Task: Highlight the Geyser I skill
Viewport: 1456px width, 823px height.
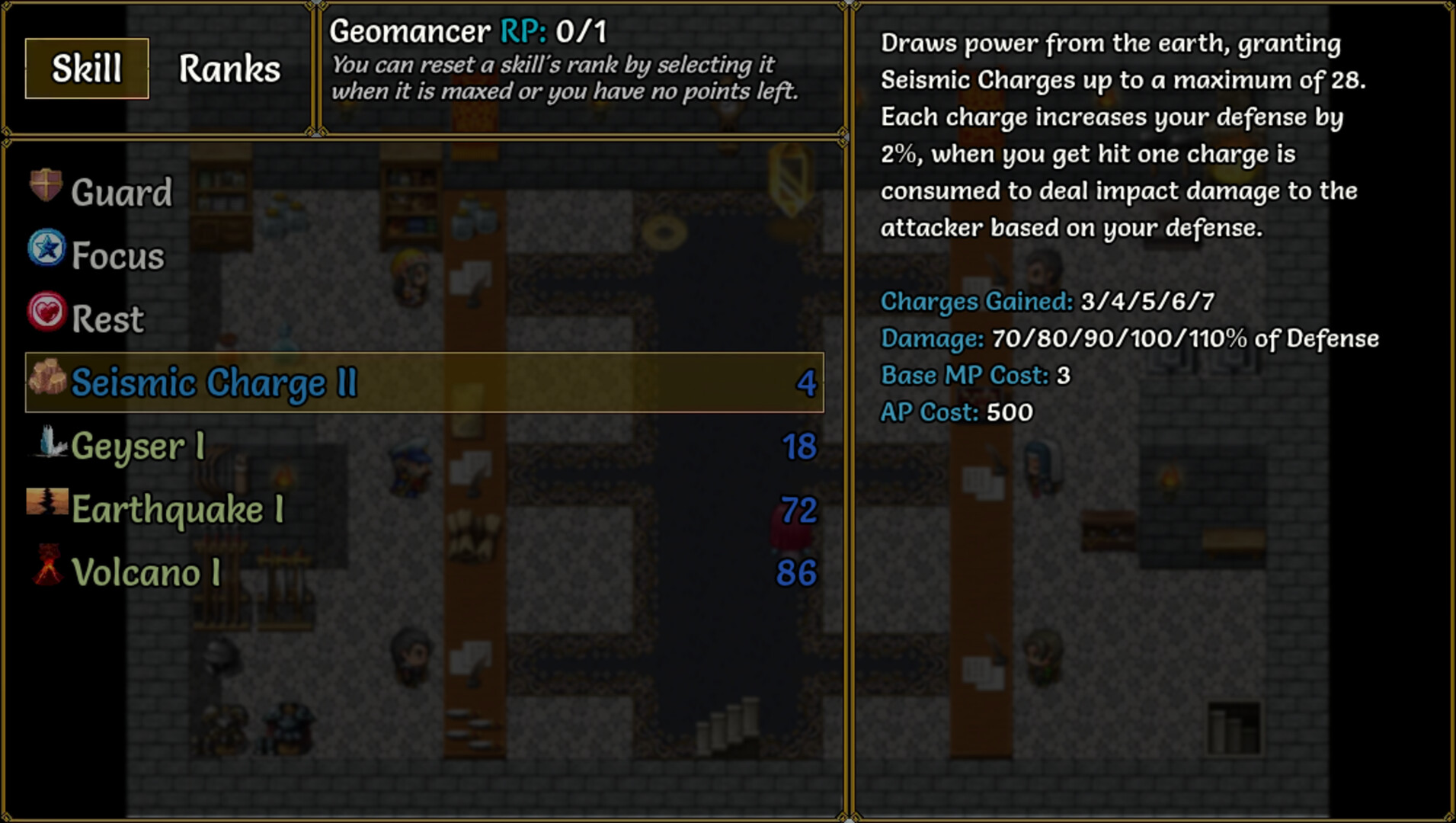Action: tap(138, 447)
